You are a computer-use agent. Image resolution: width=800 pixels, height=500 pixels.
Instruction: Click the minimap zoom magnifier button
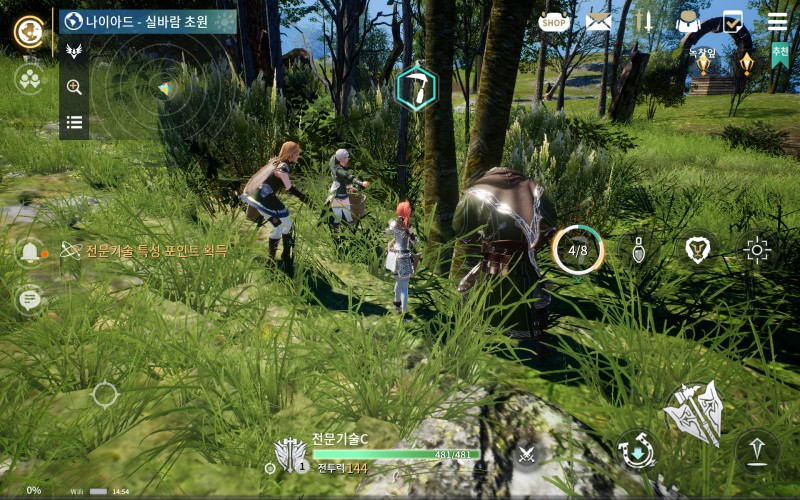click(74, 87)
